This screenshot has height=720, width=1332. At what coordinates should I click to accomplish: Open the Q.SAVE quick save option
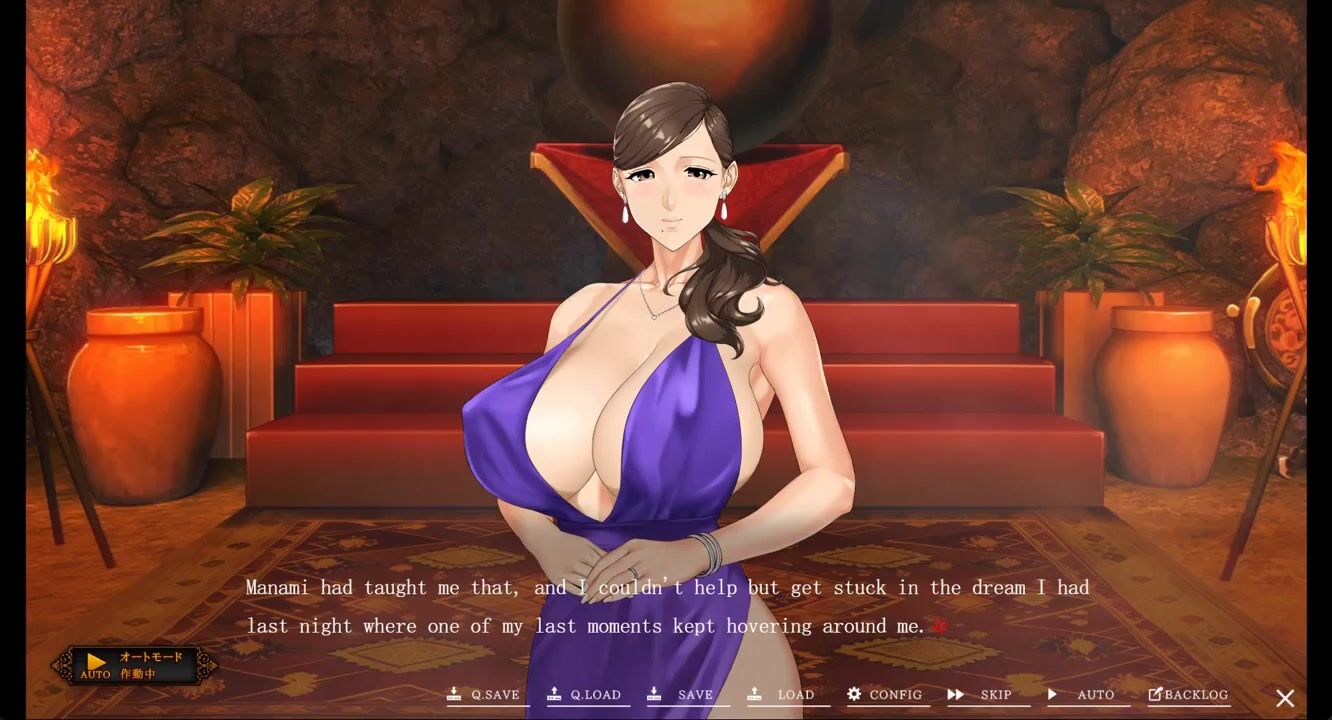click(485, 695)
